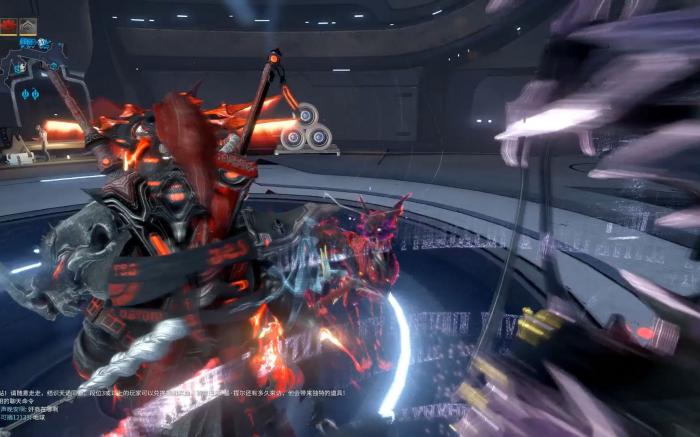This screenshot has height=437, width=700.
Task: Select the red emblem squad portrait
Action: pyautogui.click(x=9, y=26)
